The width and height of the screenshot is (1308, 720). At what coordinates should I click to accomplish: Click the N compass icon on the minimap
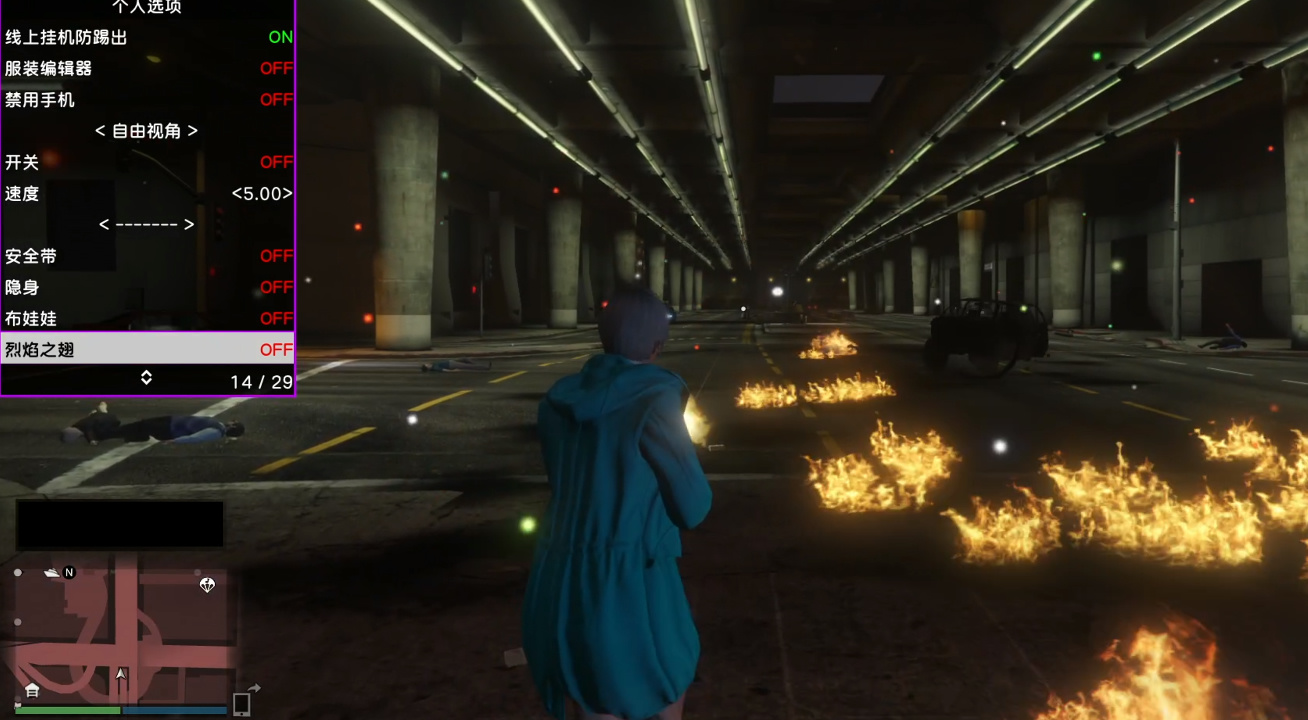tap(69, 572)
